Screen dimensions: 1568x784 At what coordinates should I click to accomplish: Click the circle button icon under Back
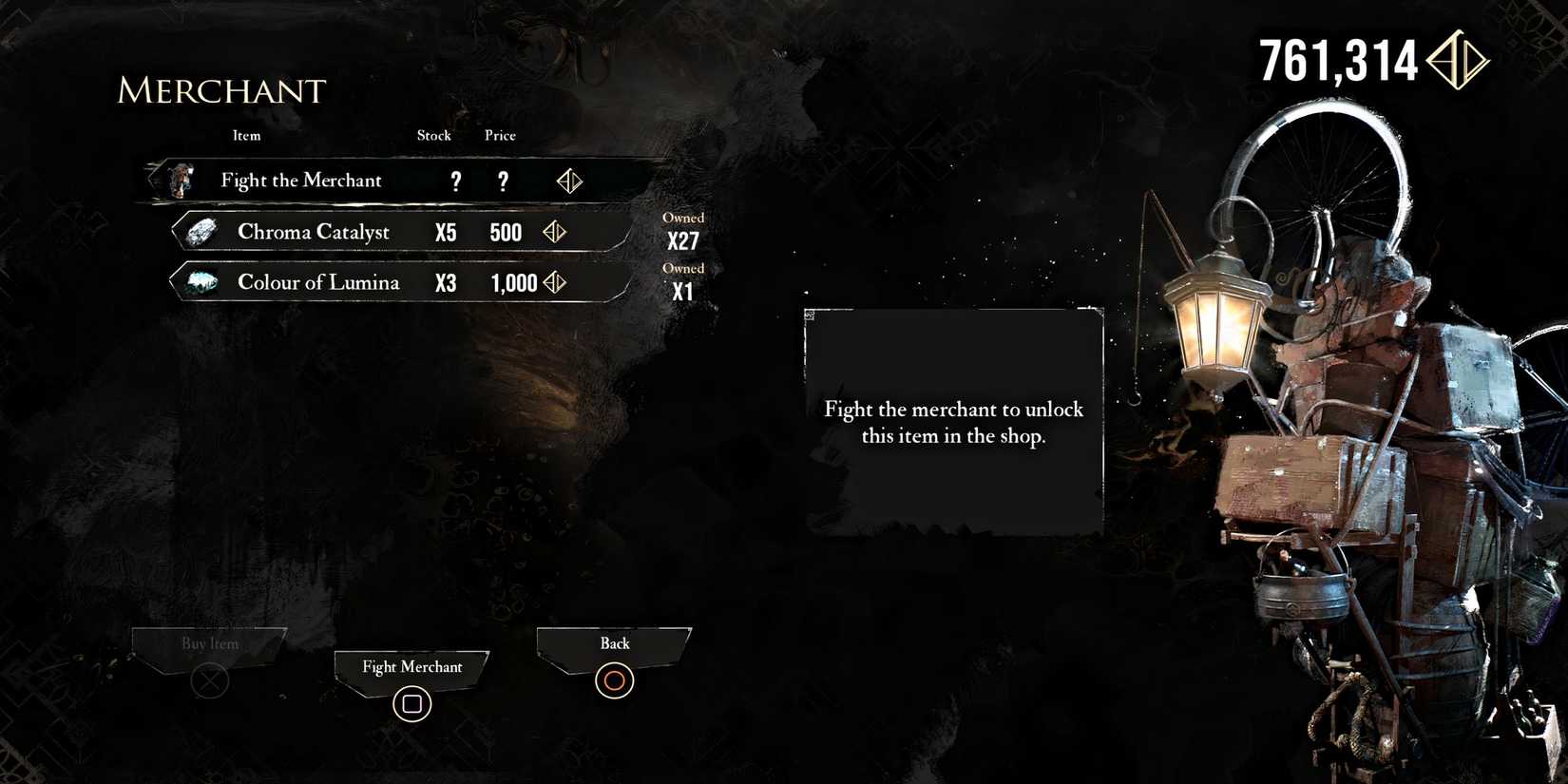613,680
